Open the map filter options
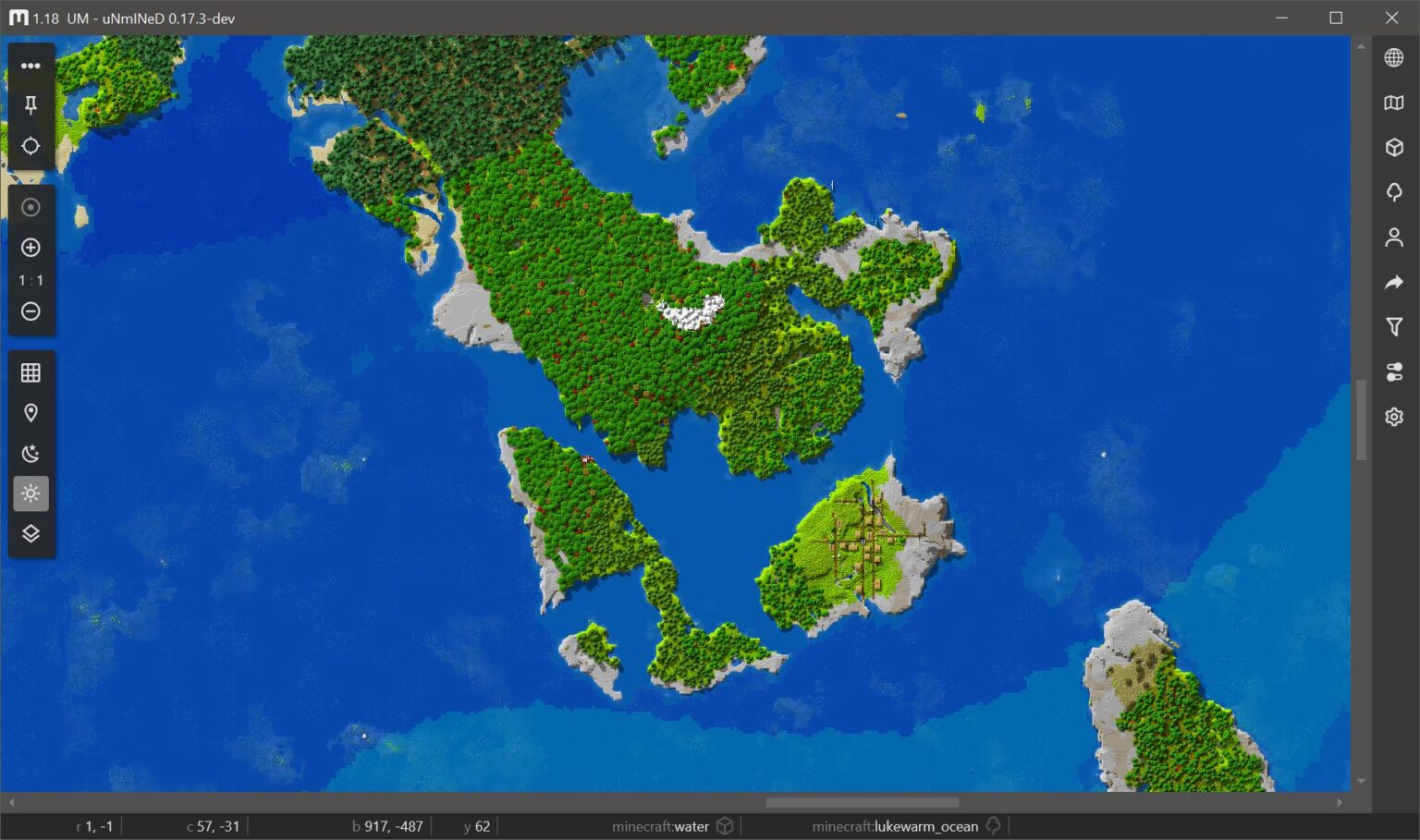This screenshot has width=1420, height=840. [1393, 326]
